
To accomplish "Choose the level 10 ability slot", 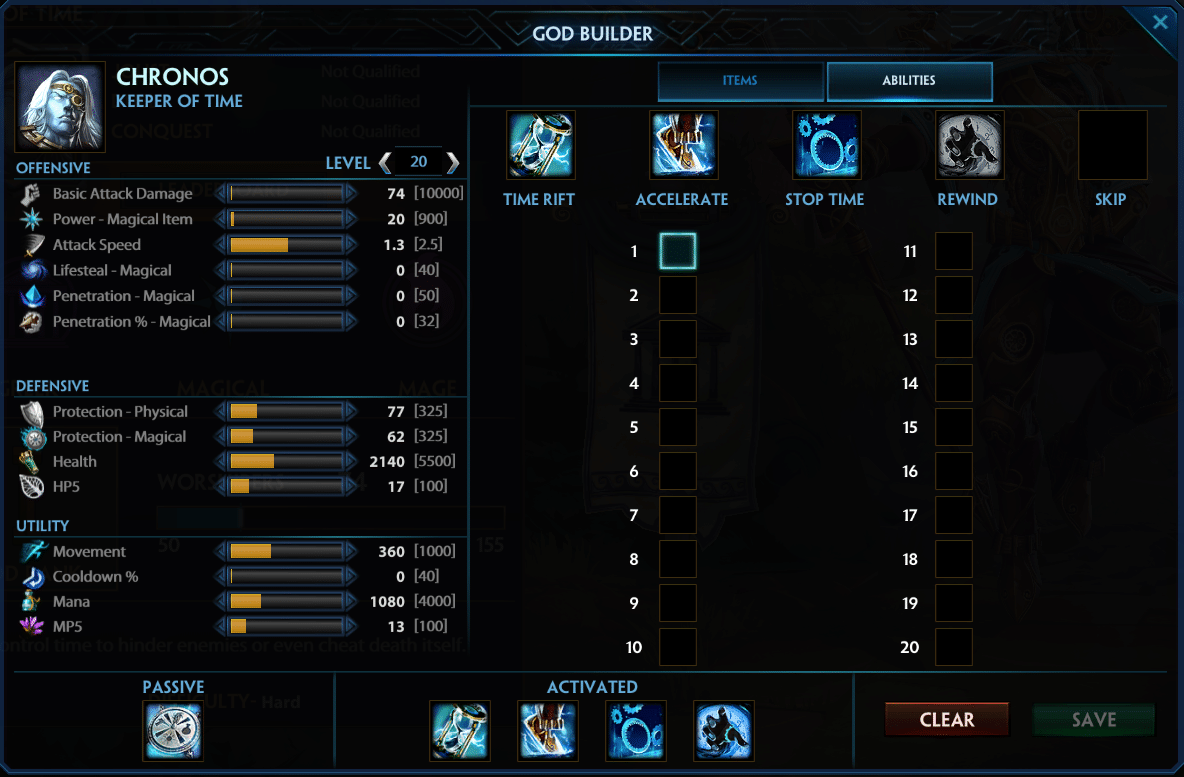I will pyautogui.click(x=678, y=647).
